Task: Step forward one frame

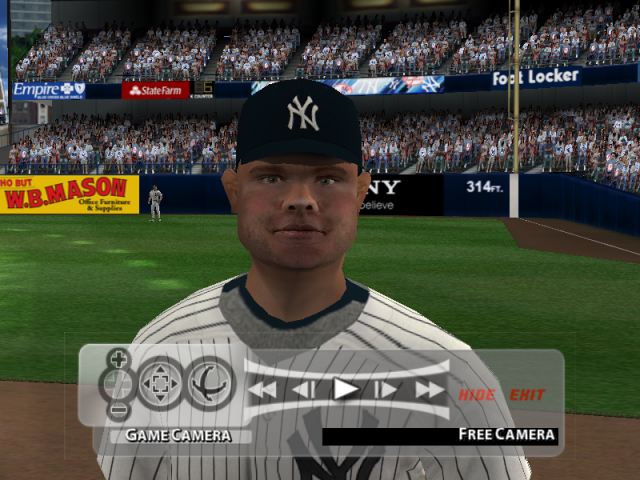Action: 386,390
